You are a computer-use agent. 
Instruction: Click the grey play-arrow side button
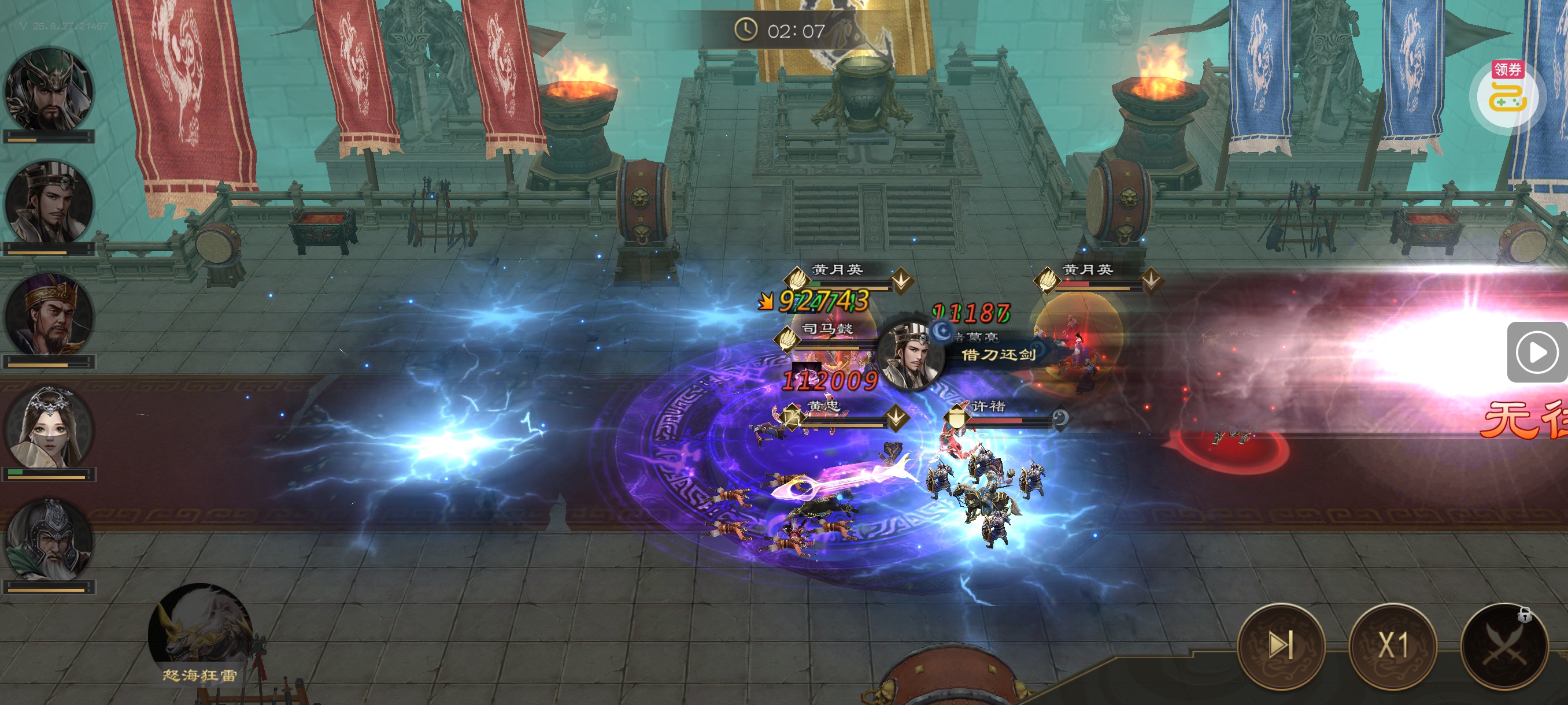point(1535,352)
